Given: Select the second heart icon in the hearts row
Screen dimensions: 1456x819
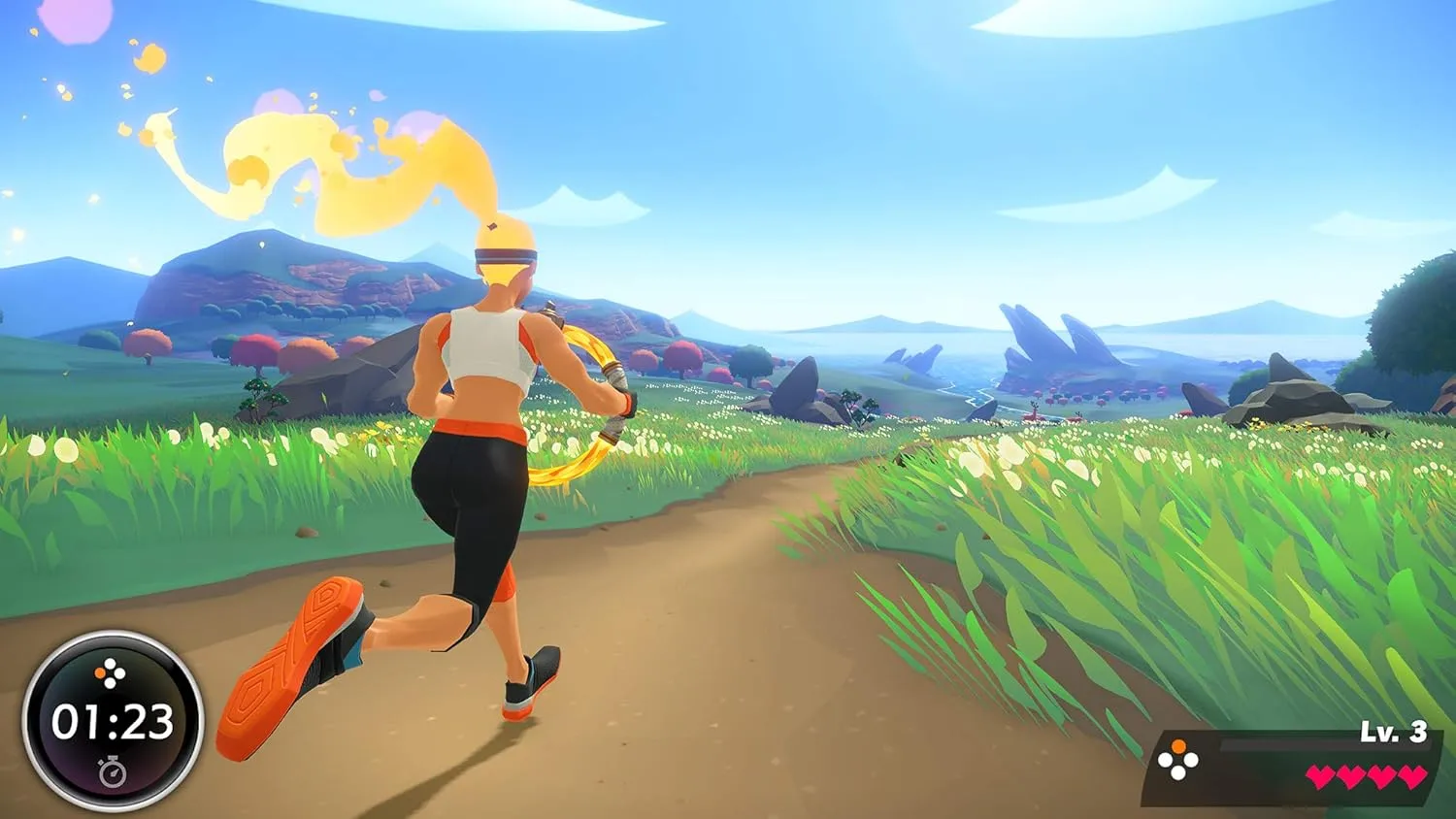Looking at the screenshot, I should [1351, 776].
